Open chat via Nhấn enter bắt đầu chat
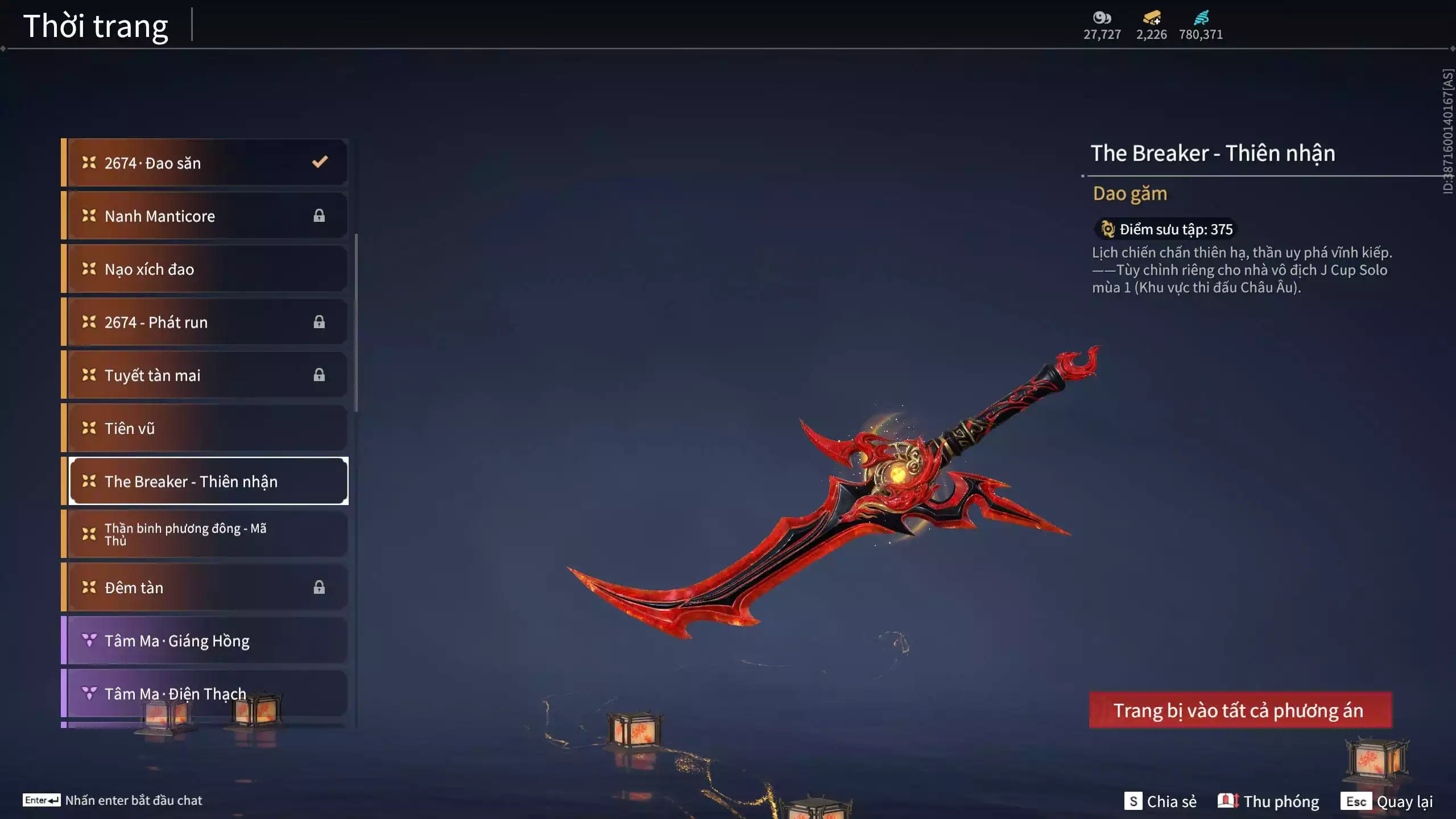Viewport: 1456px width, 819px height. (x=113, y=800)
